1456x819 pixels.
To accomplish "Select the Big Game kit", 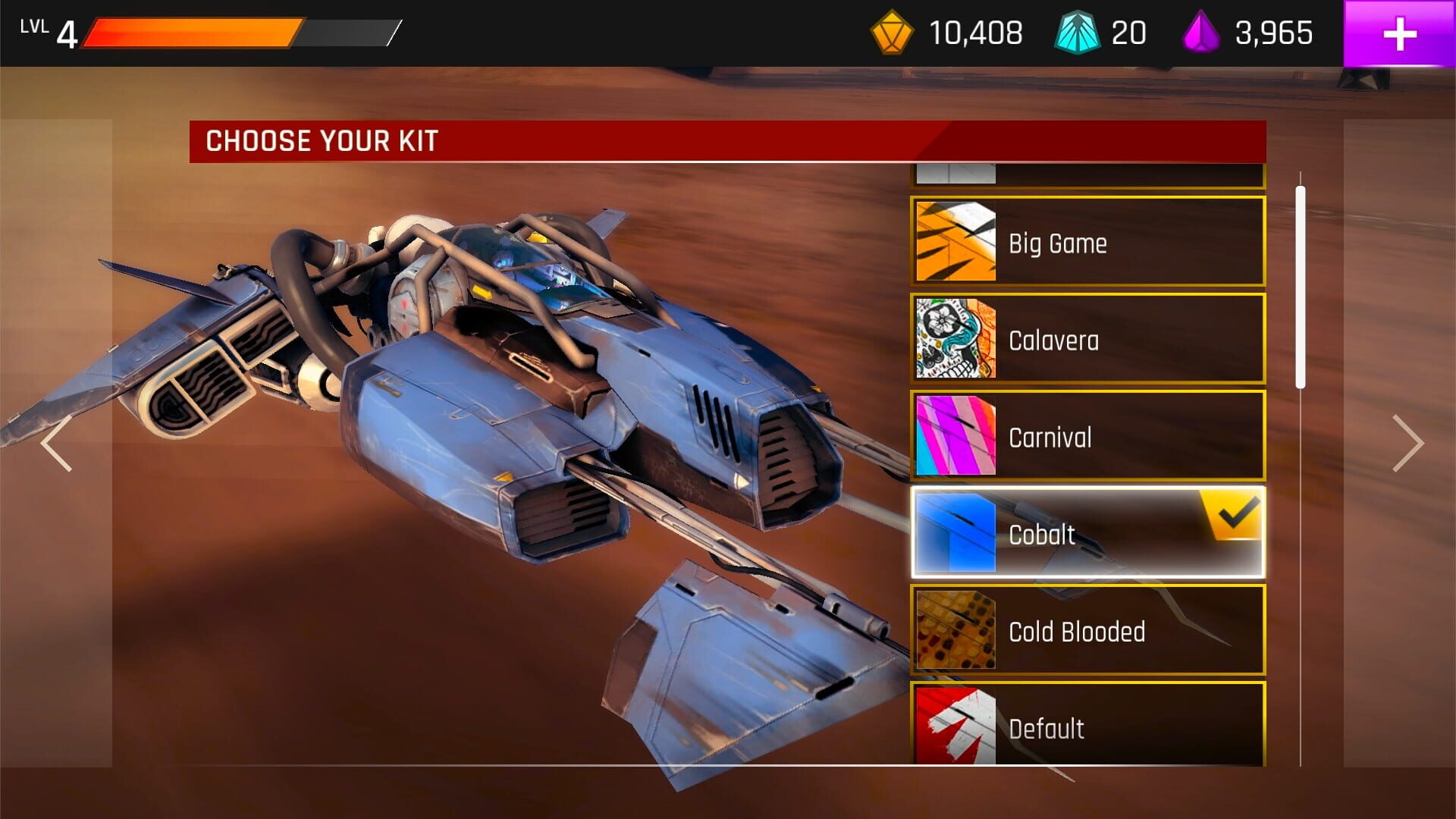I will (1087, 242).
